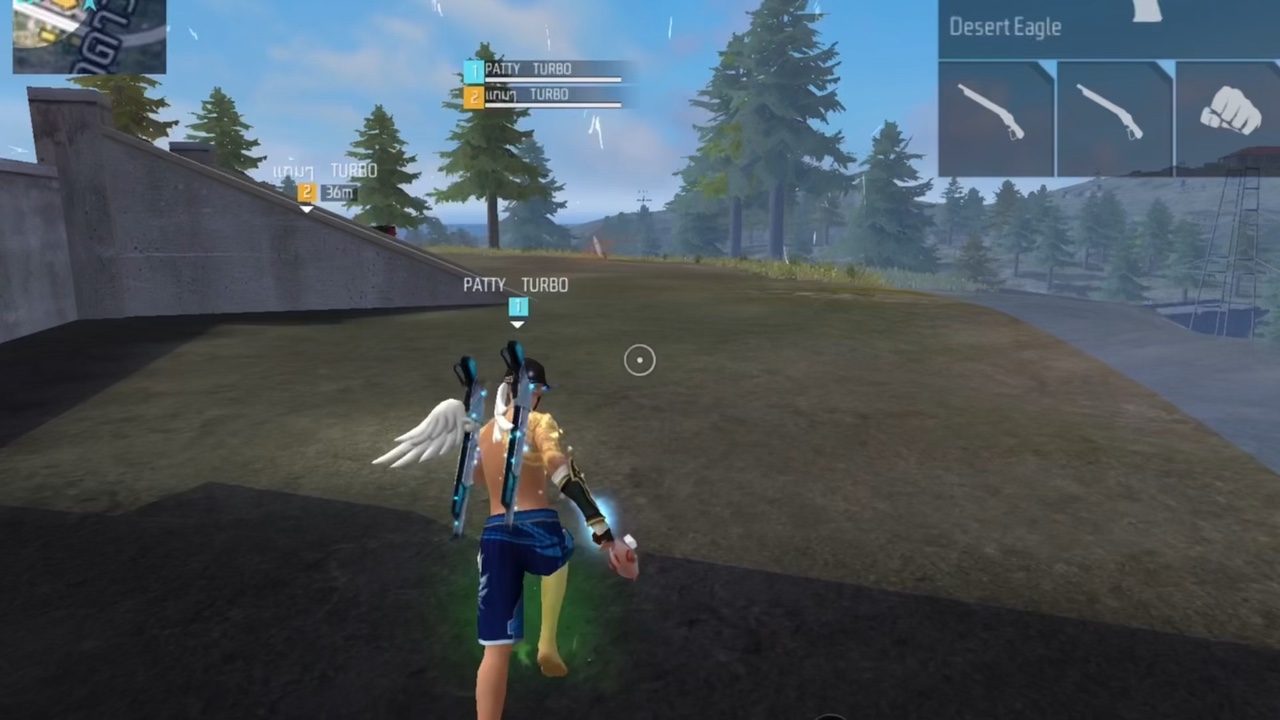Select PATTY TURBO in the squad list
The image size is (1280, 720).
(543, 70)
